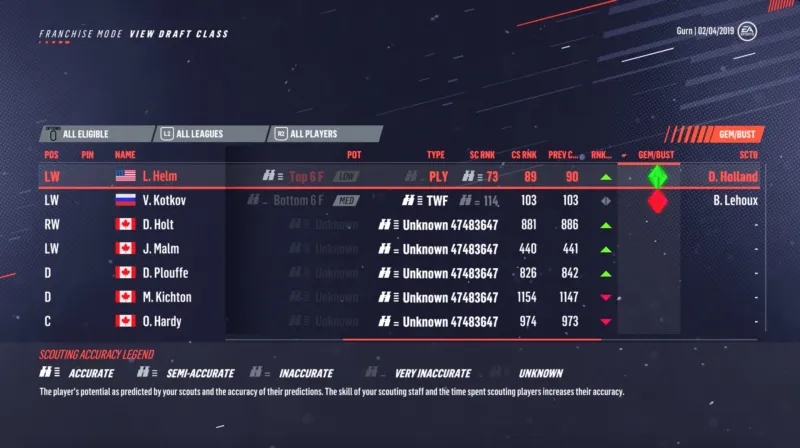Select L. Helm player row
This screenshot has height=448, width=800.
coord(145,176)
